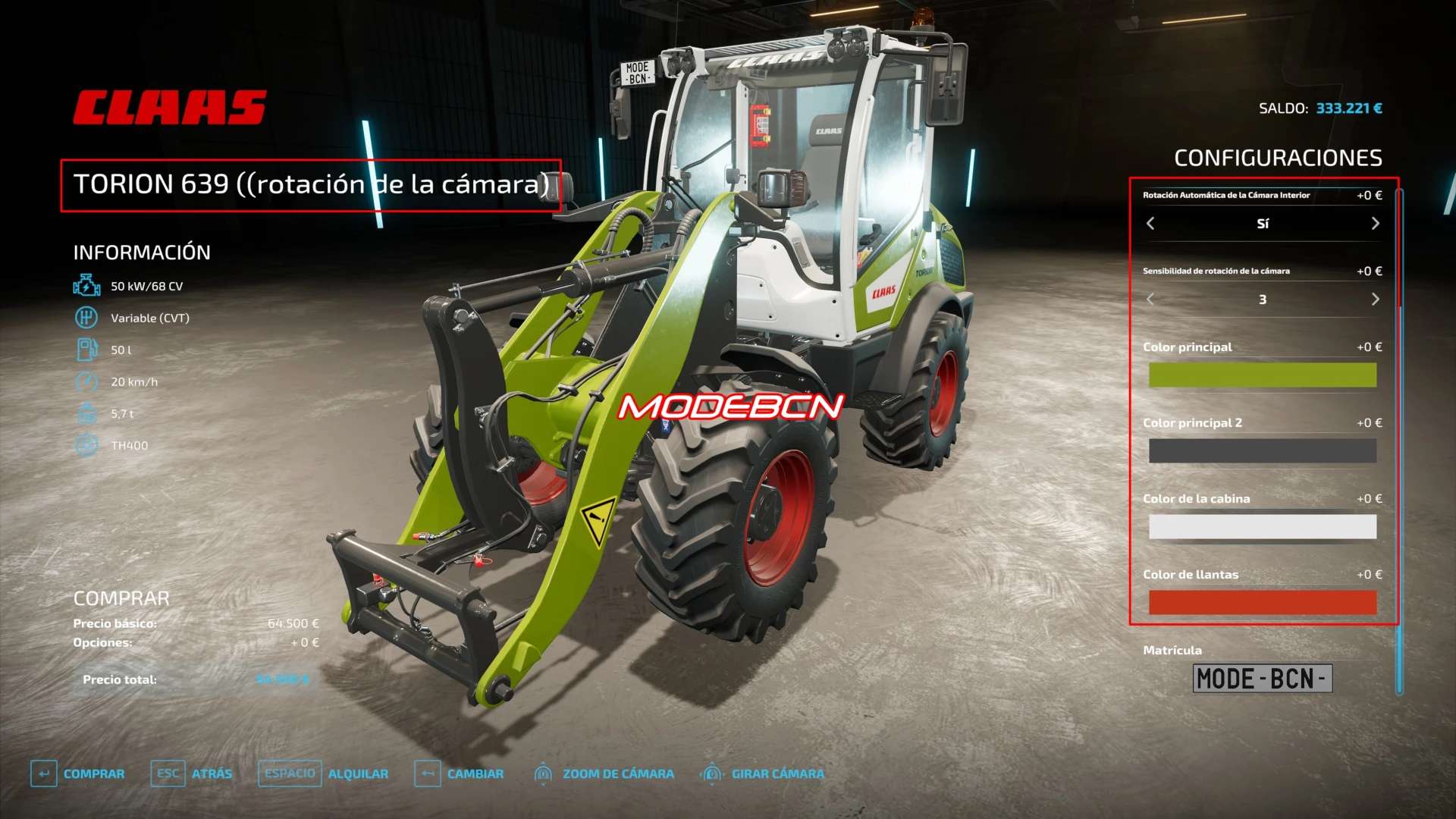This screenshot has height=819, width=1456.
Task: Click the speedometer icon next to 20 km/h
Action: 86,382
